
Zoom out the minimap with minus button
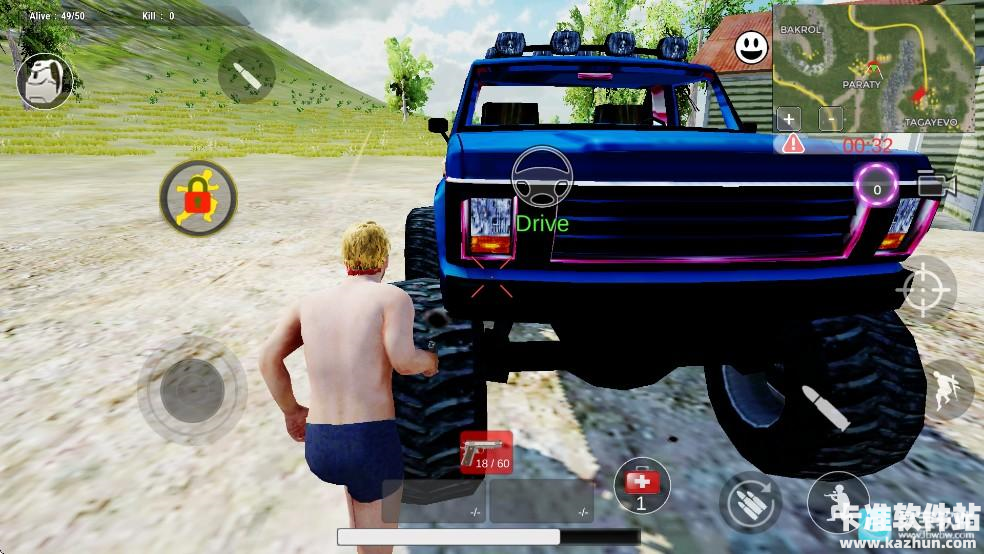click(x=831, y=119)
